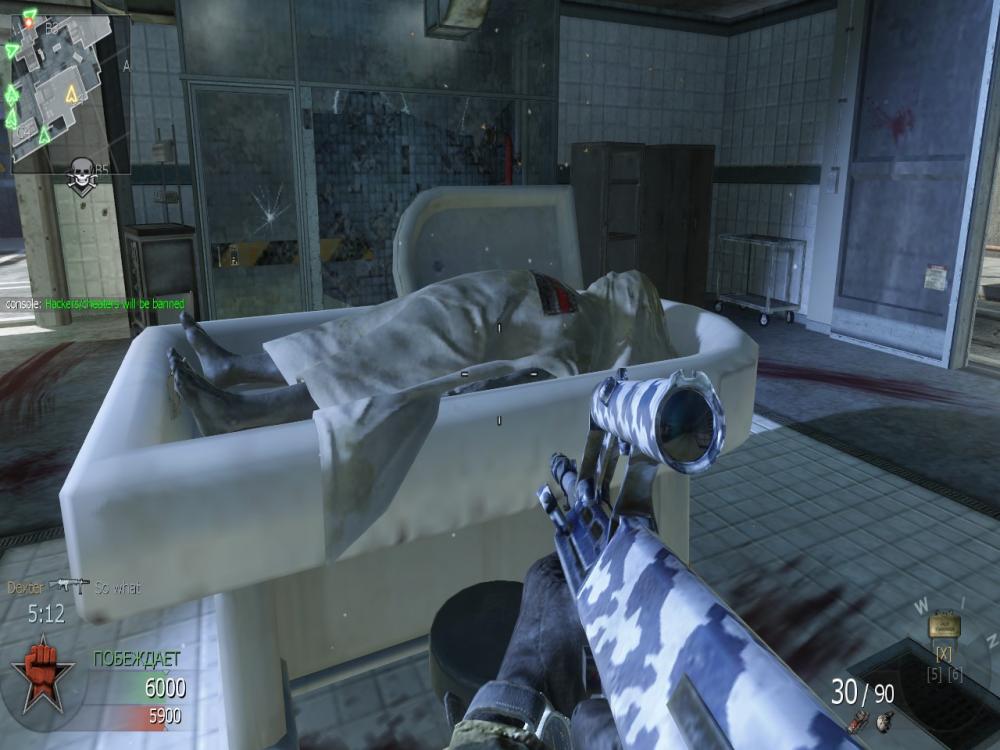
Task: Select the yellow player arrow on the minimap
Action: click(x=71, y=95)
